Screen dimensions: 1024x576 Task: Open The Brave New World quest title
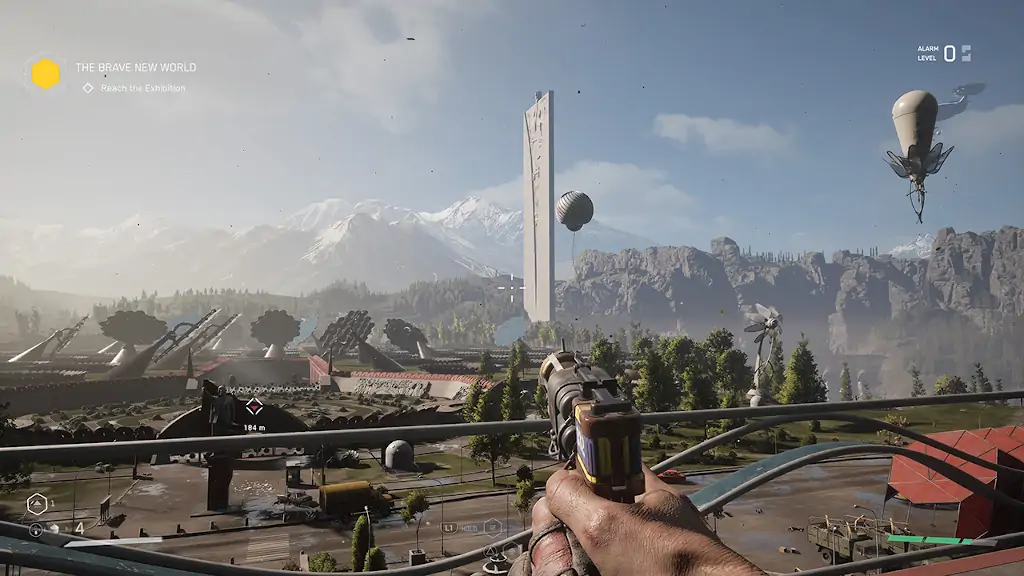click(x=135, y=68)
